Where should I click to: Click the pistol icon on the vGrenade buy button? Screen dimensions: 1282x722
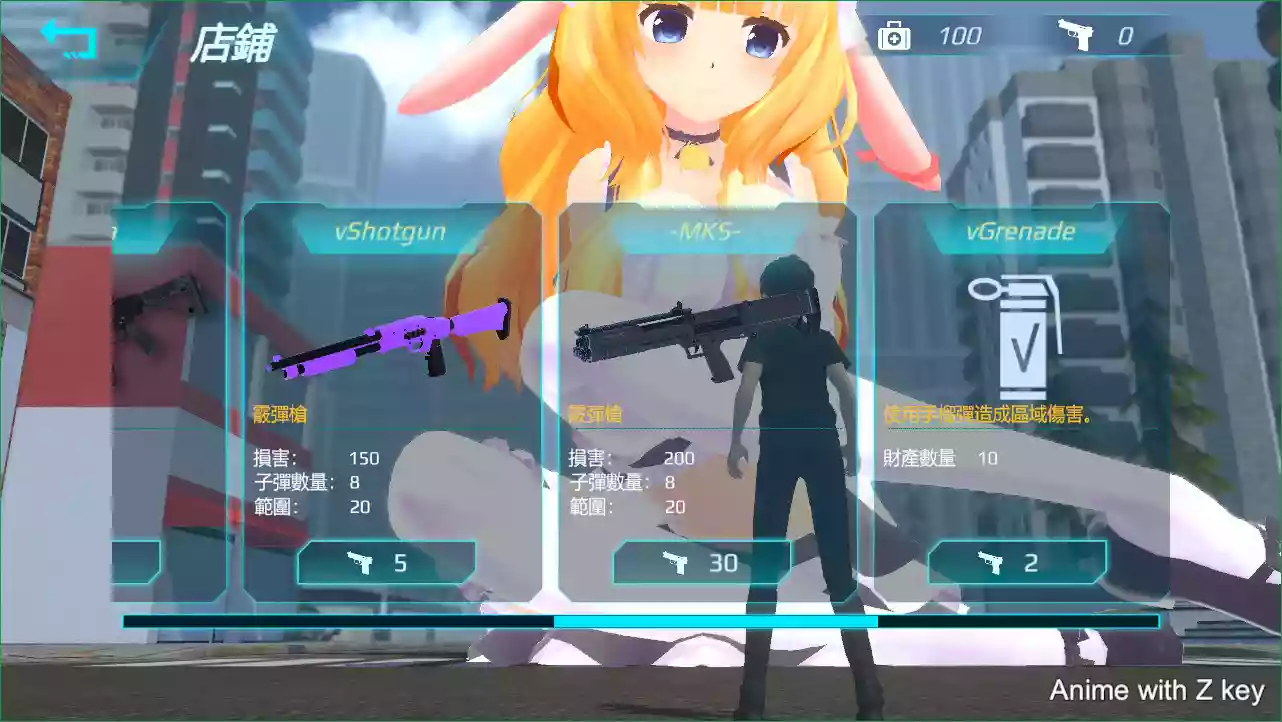(990, 563)
